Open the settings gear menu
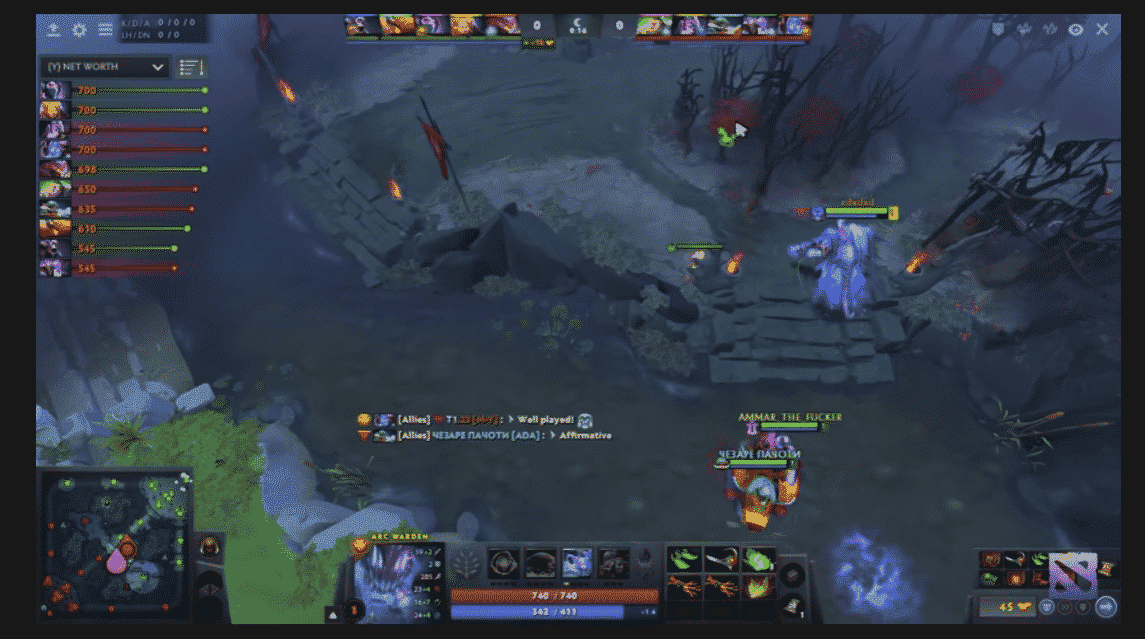The image size is (1145, 639). point(79,30)
